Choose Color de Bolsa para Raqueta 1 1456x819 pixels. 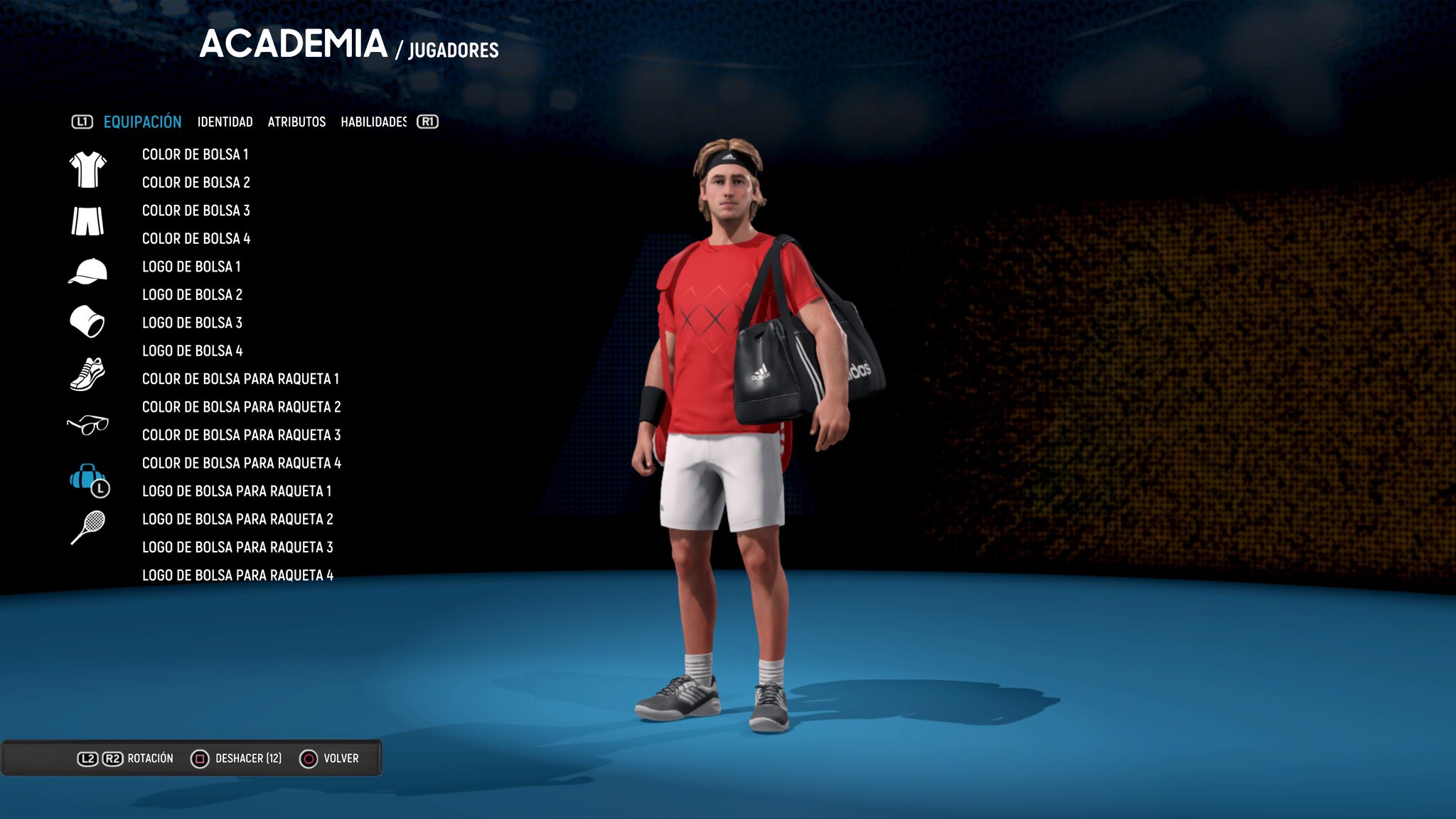[240, 379]
